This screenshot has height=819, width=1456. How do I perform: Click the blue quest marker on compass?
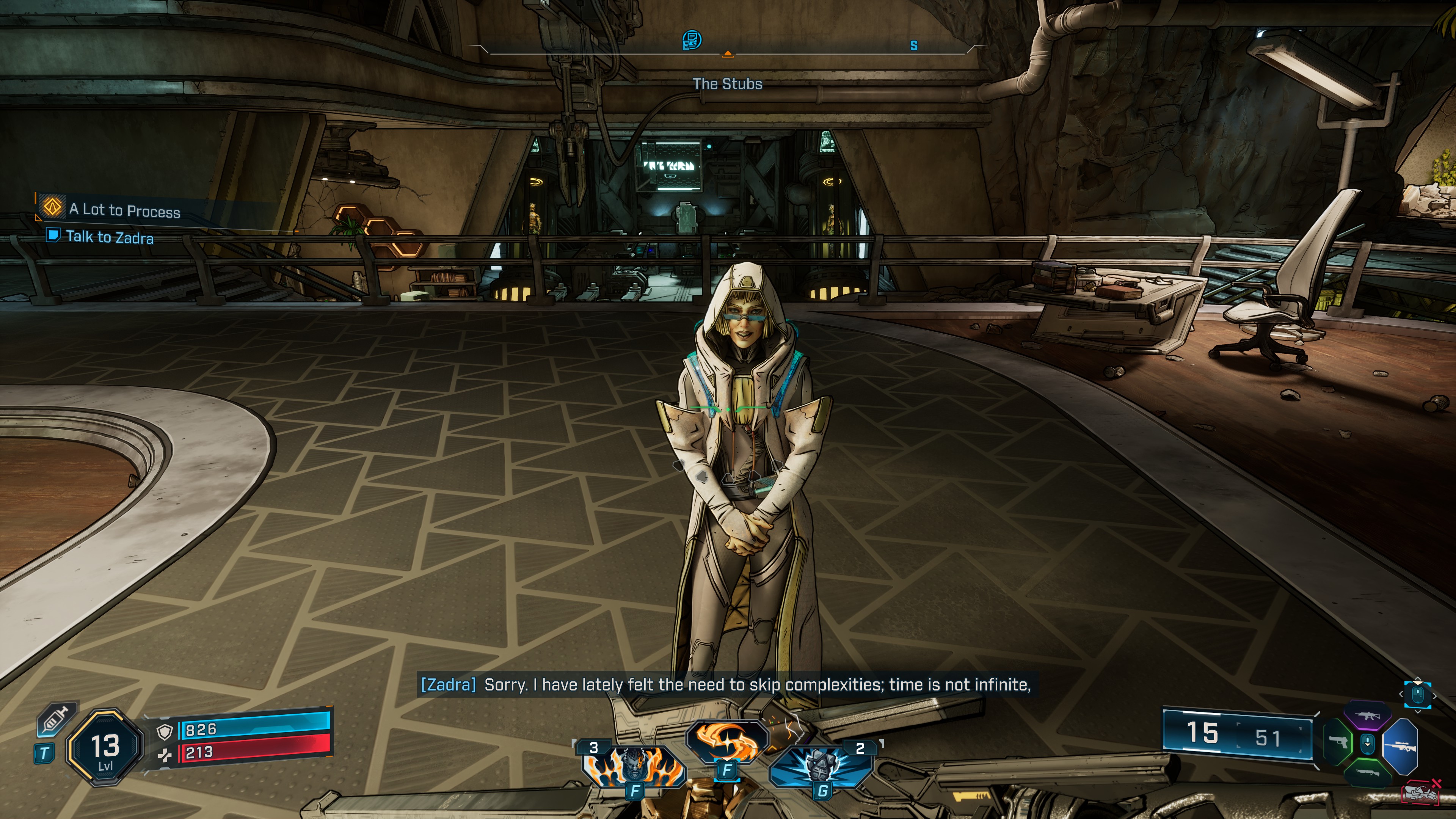(692, 40)
